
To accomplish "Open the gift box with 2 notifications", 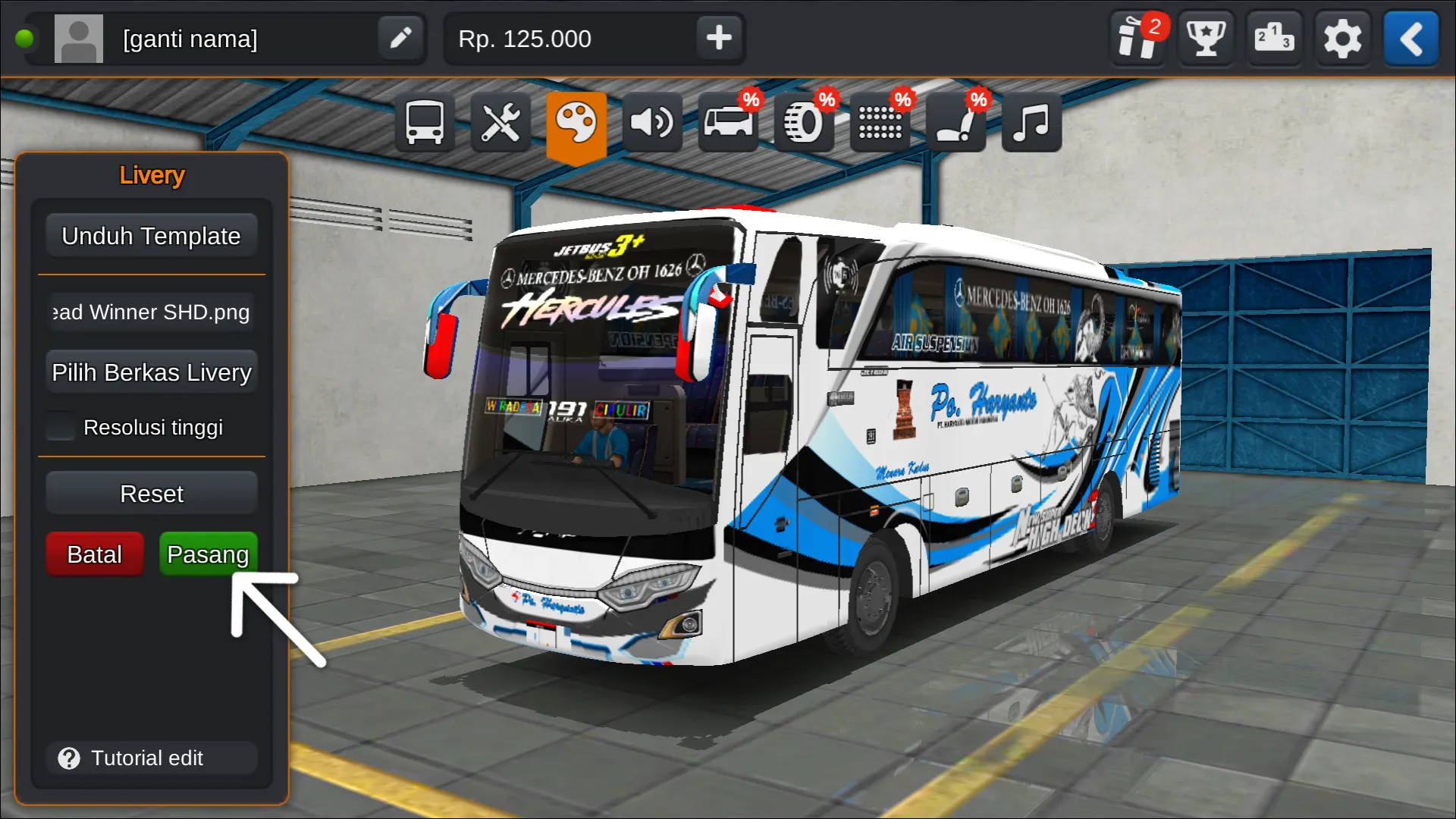I will [1137, 38].
